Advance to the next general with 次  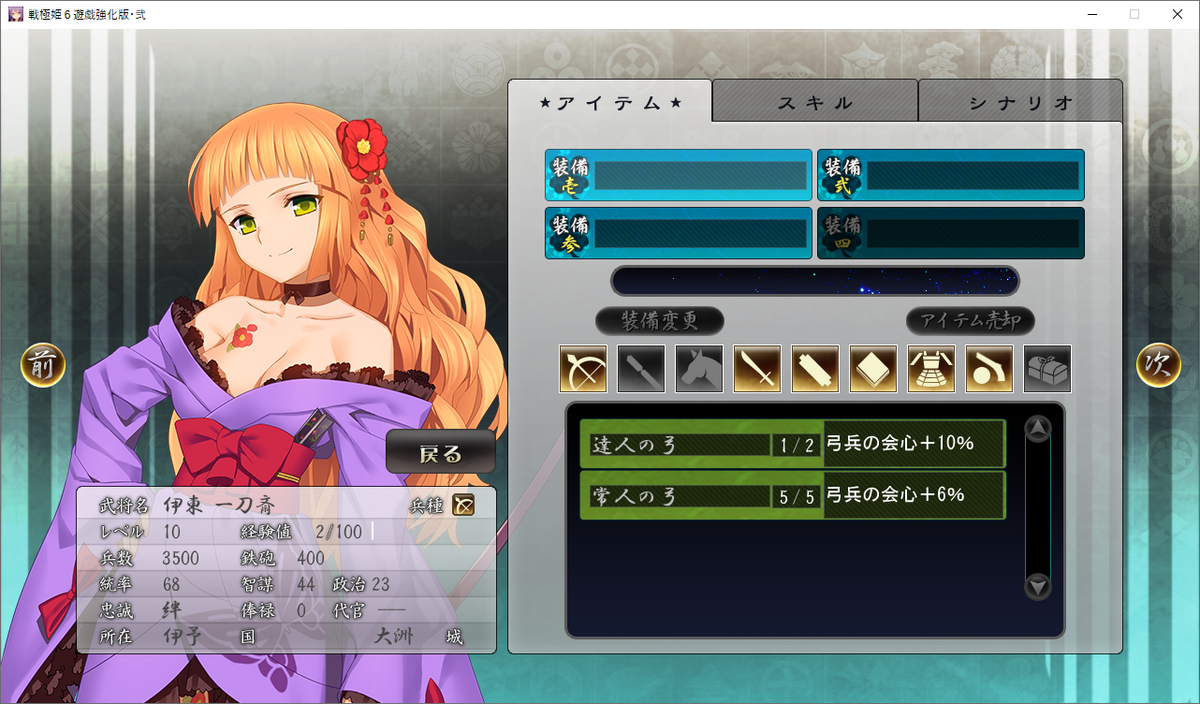(x=1158, y=365)
